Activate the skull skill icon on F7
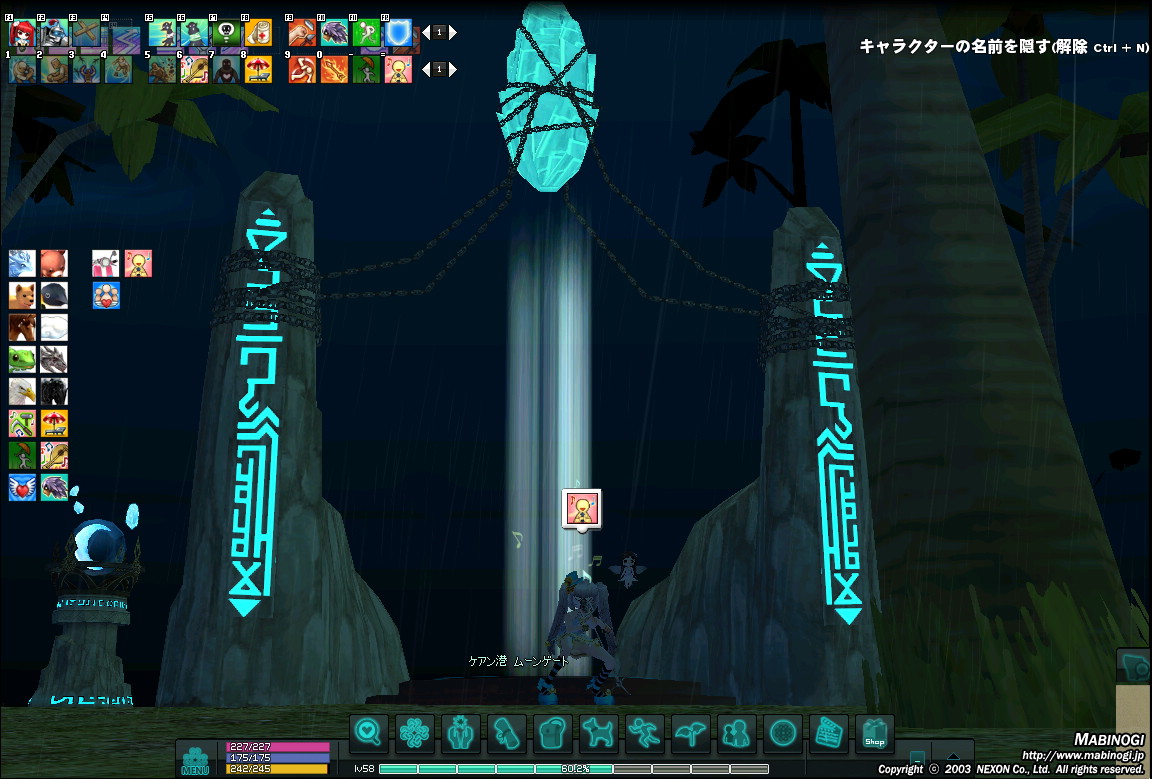Screen dimensions: 1152x779 point(226,33)
